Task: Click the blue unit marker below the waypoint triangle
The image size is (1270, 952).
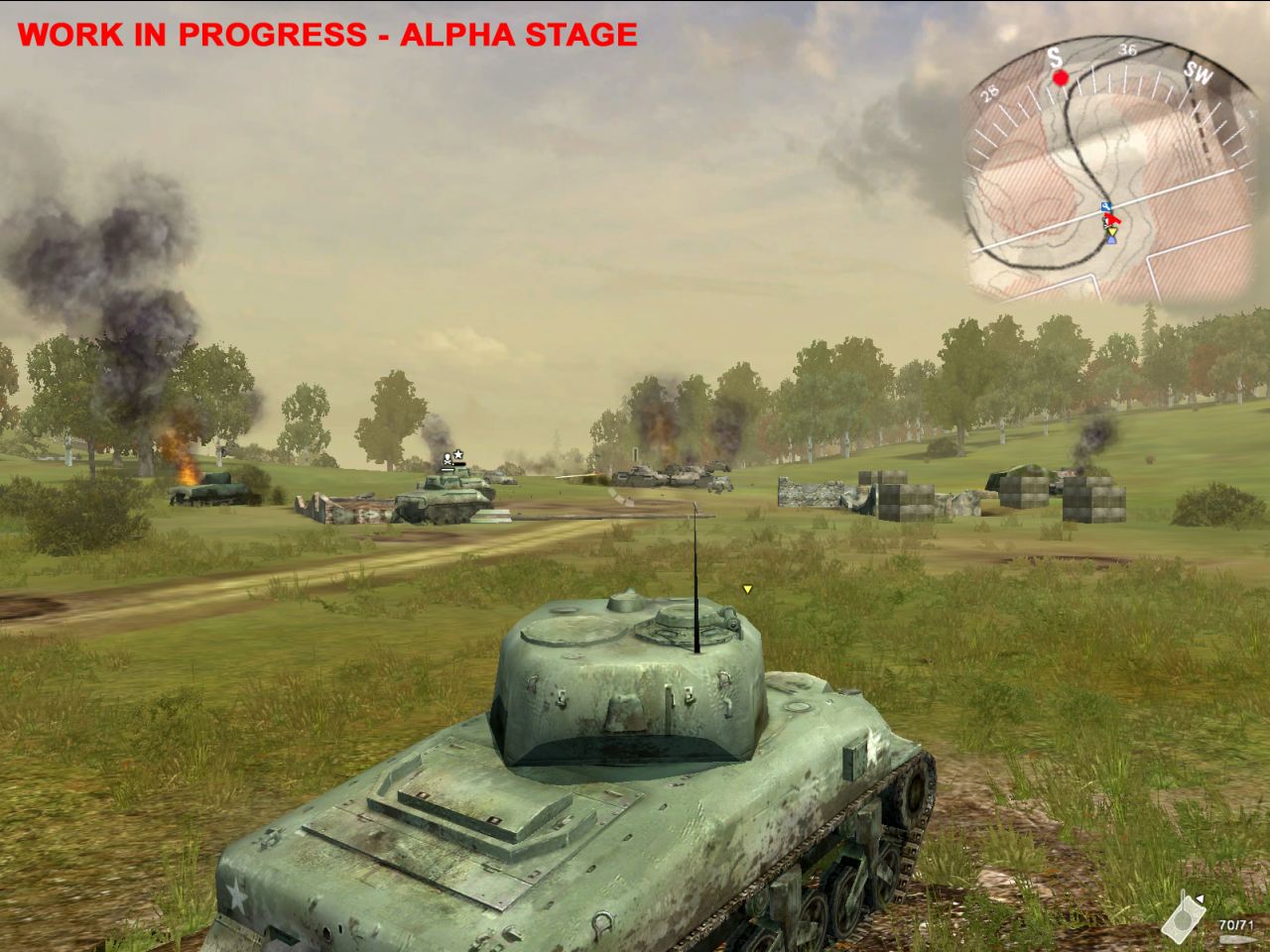Action: click(1110, 243)
